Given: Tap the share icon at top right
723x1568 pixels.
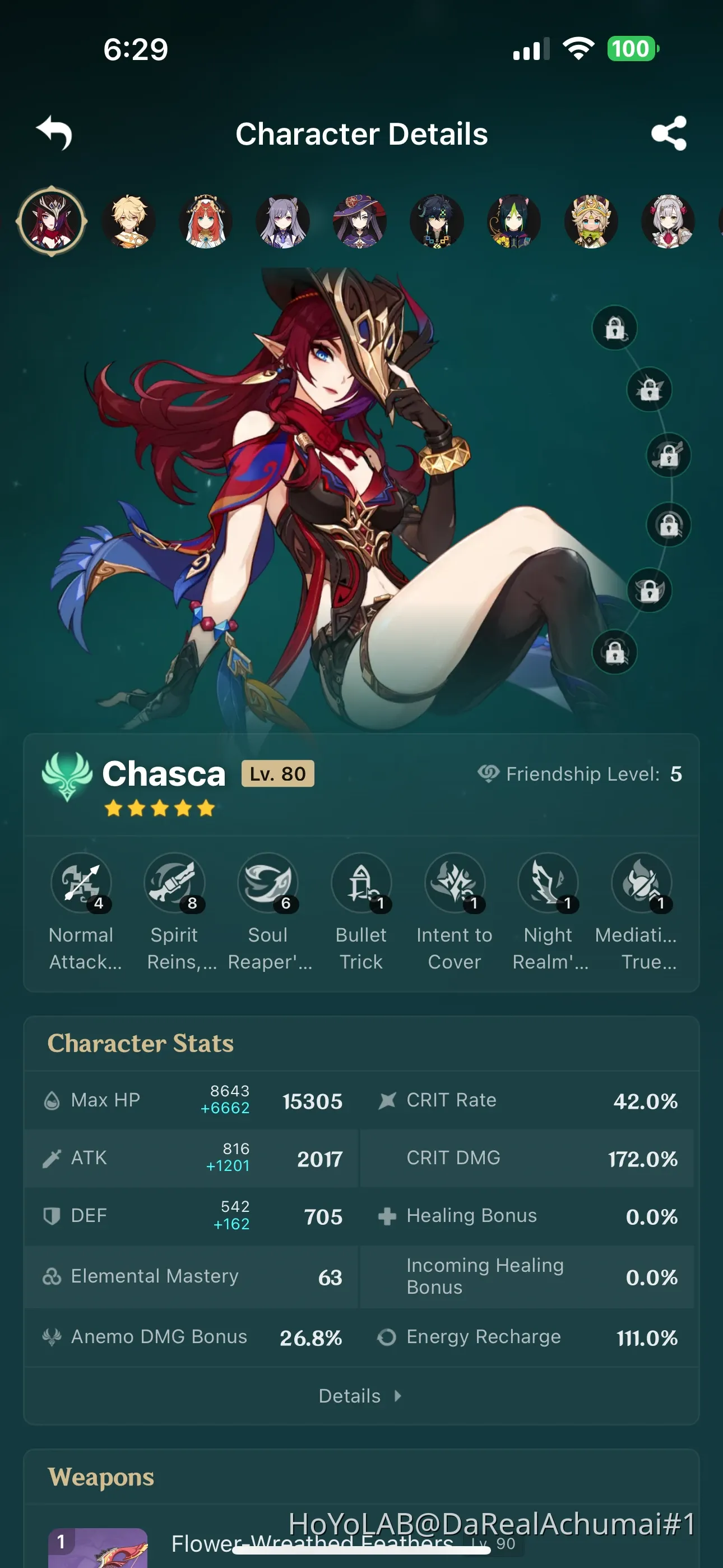Looking at the screenshot, I should tap(669, 134).
